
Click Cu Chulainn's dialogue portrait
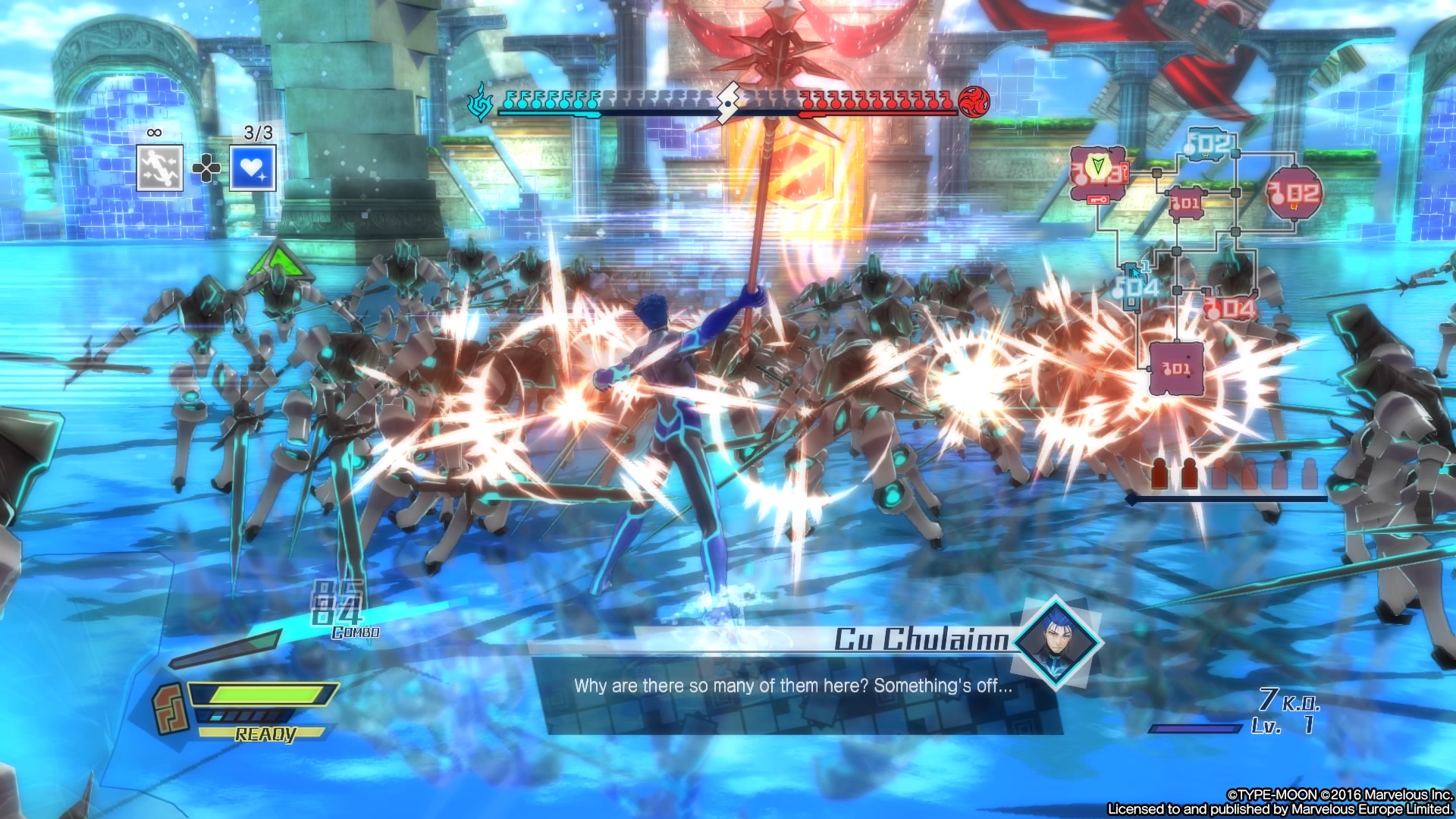1058,642
